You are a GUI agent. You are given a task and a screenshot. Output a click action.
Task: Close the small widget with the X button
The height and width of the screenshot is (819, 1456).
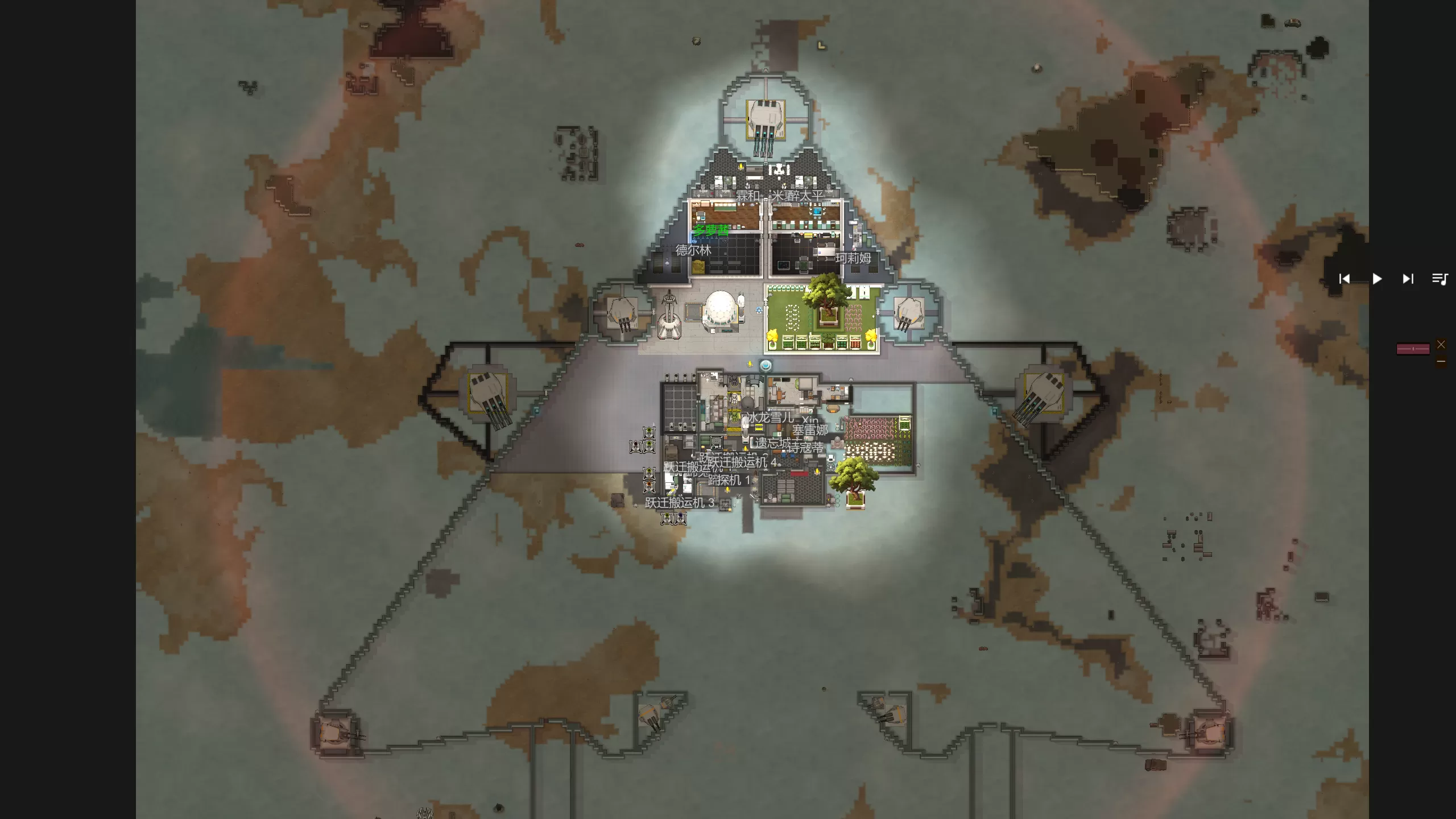coord(1441,345)
